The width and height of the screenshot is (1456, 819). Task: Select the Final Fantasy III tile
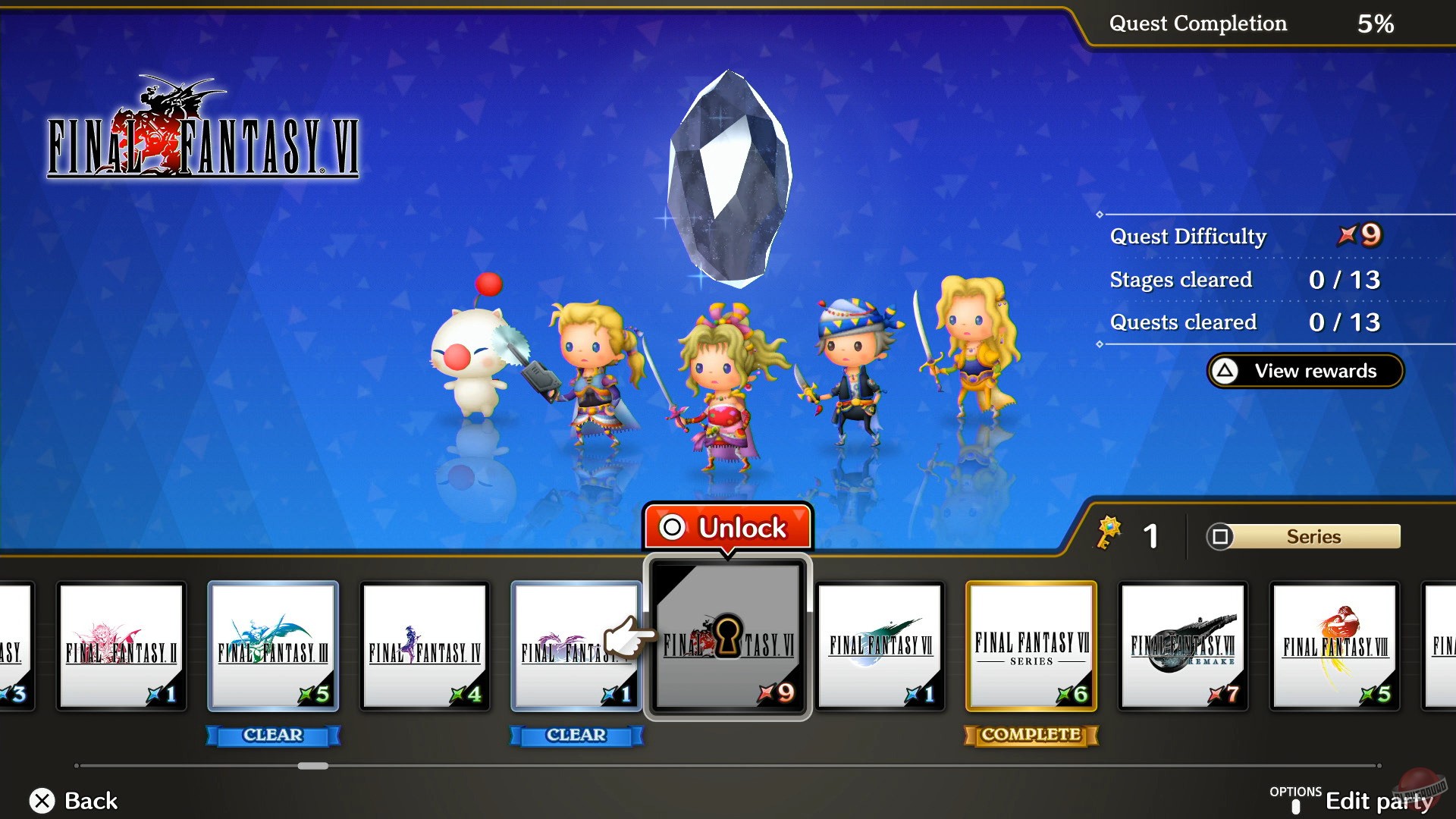click(x=273, y=645)
